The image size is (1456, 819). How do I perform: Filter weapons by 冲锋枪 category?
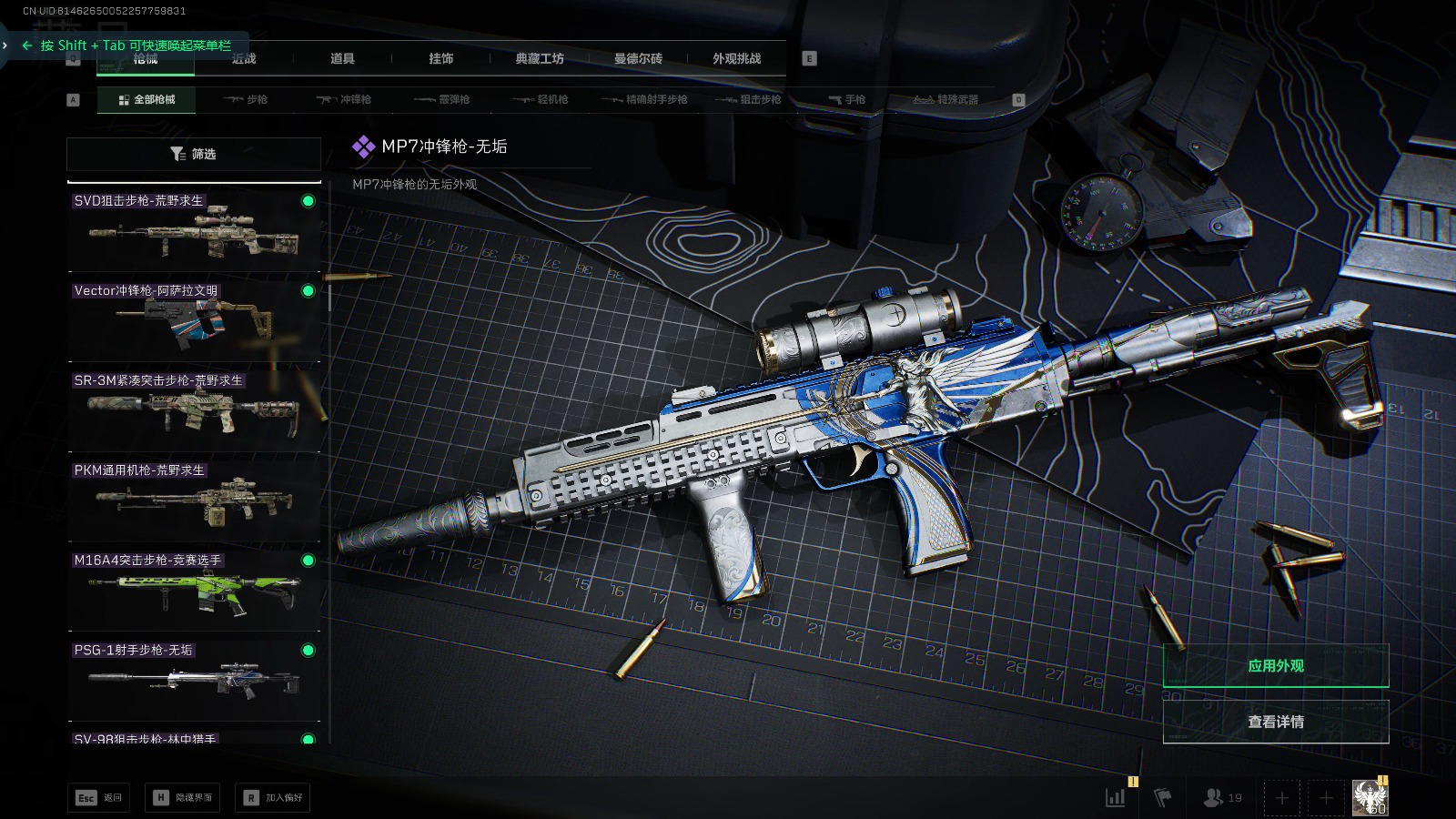tap(344, 100)
